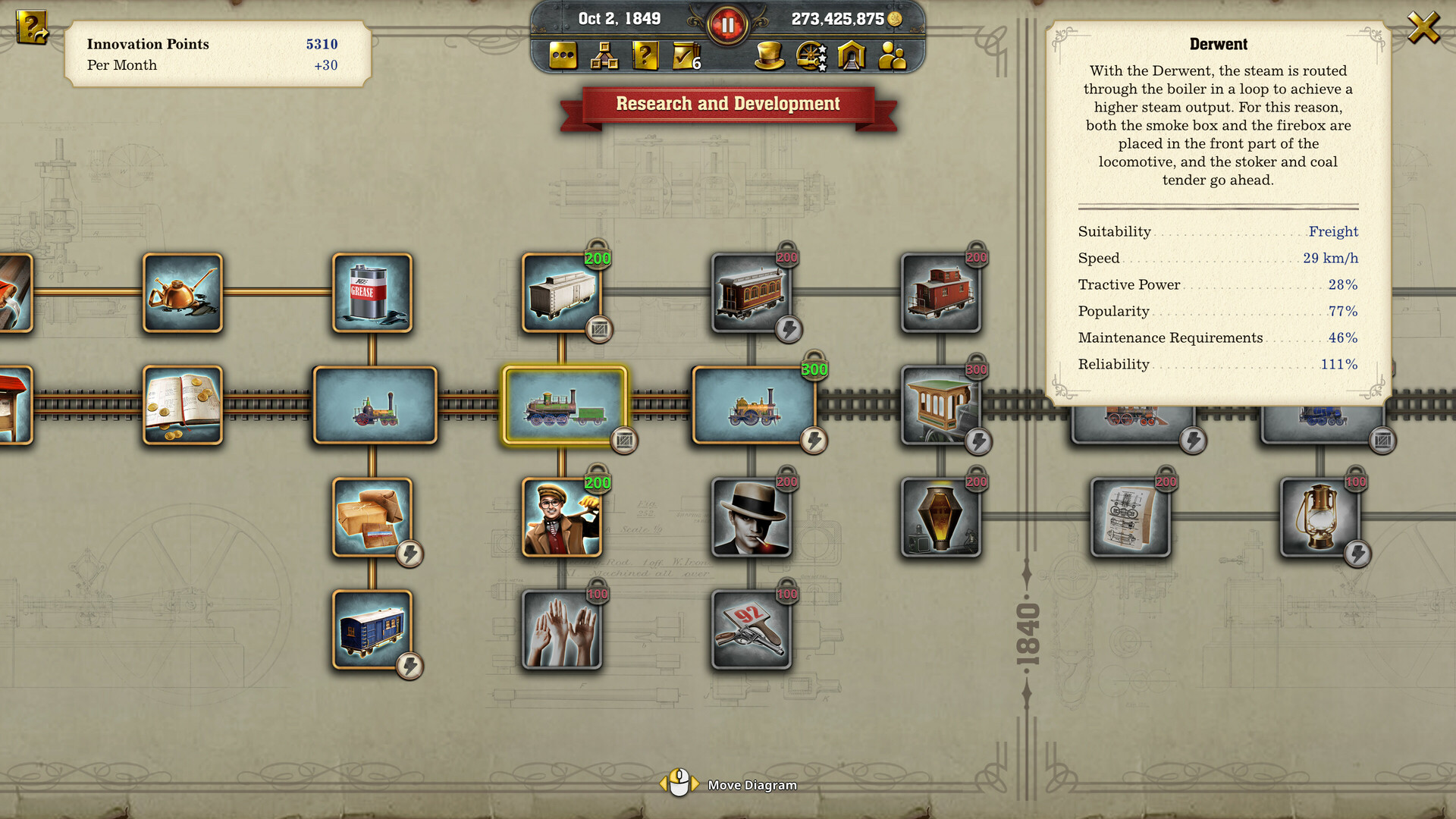
Task: Click the treasury amount 273,425,875
Action: click(836, 17)
